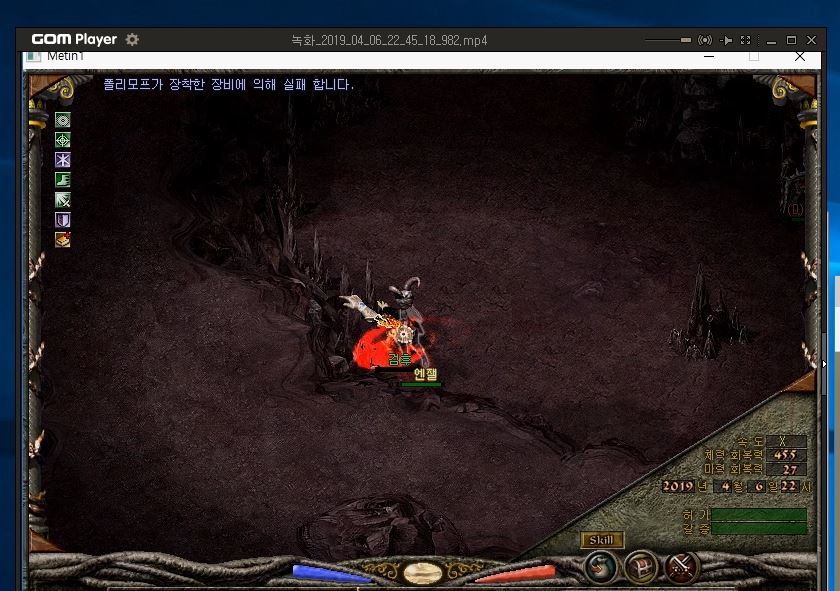Screen dimensions: 840x591
Task: Activate the crosshair target skill icon
Action: click(63, 140)
